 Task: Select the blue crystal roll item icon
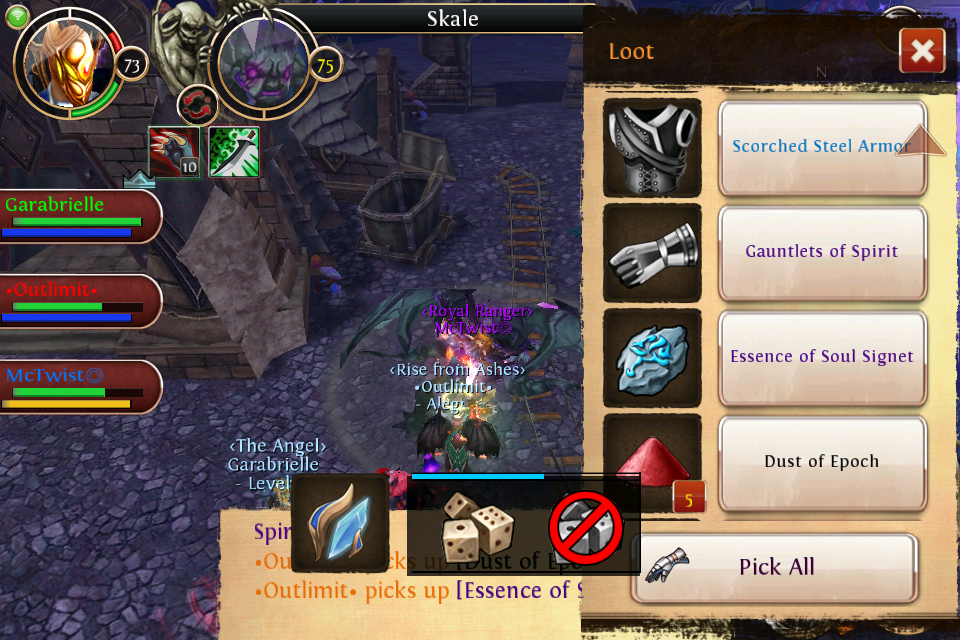[340, 523]
